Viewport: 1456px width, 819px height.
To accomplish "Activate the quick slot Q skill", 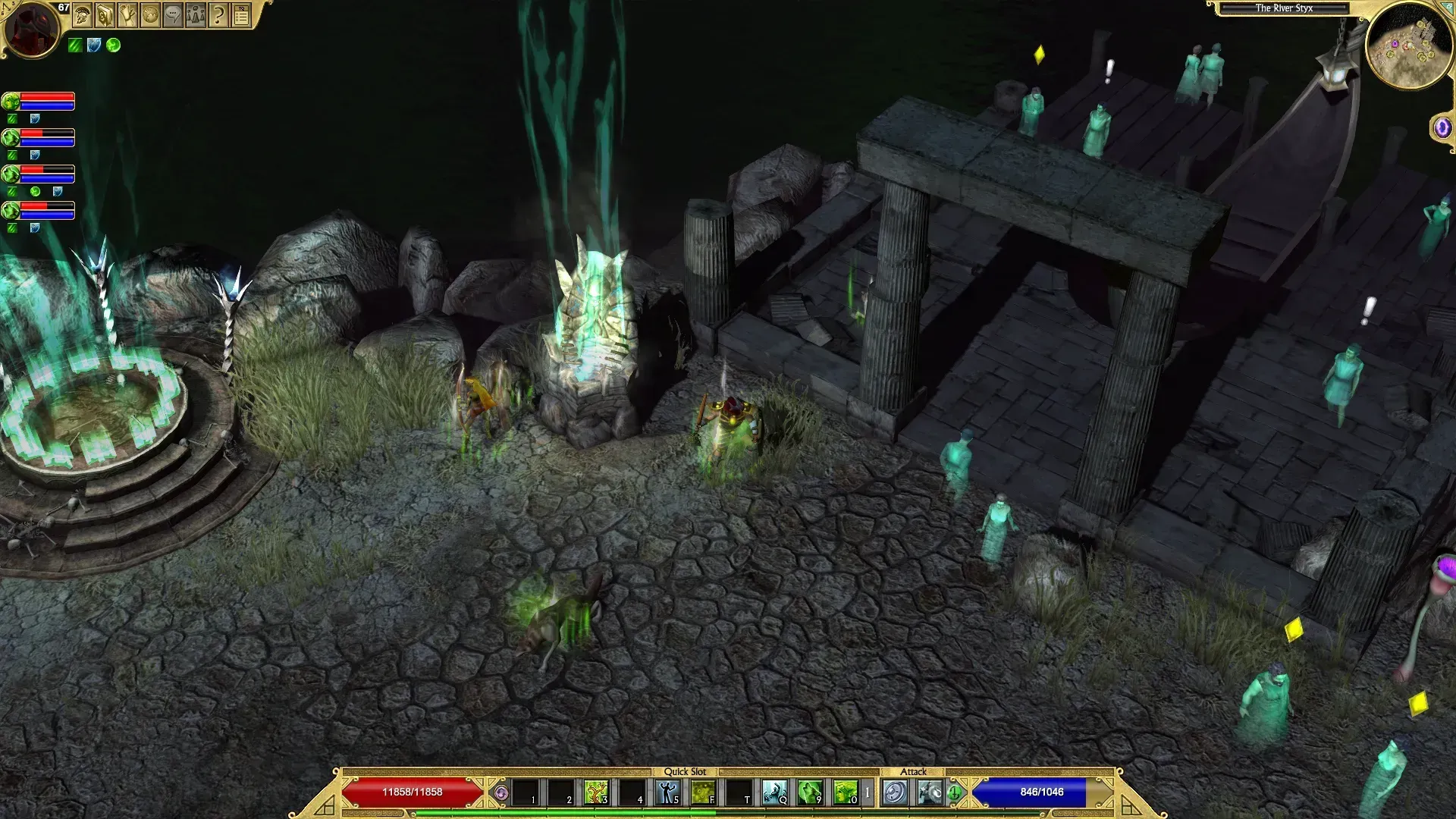I will click(x=774, y=792).
